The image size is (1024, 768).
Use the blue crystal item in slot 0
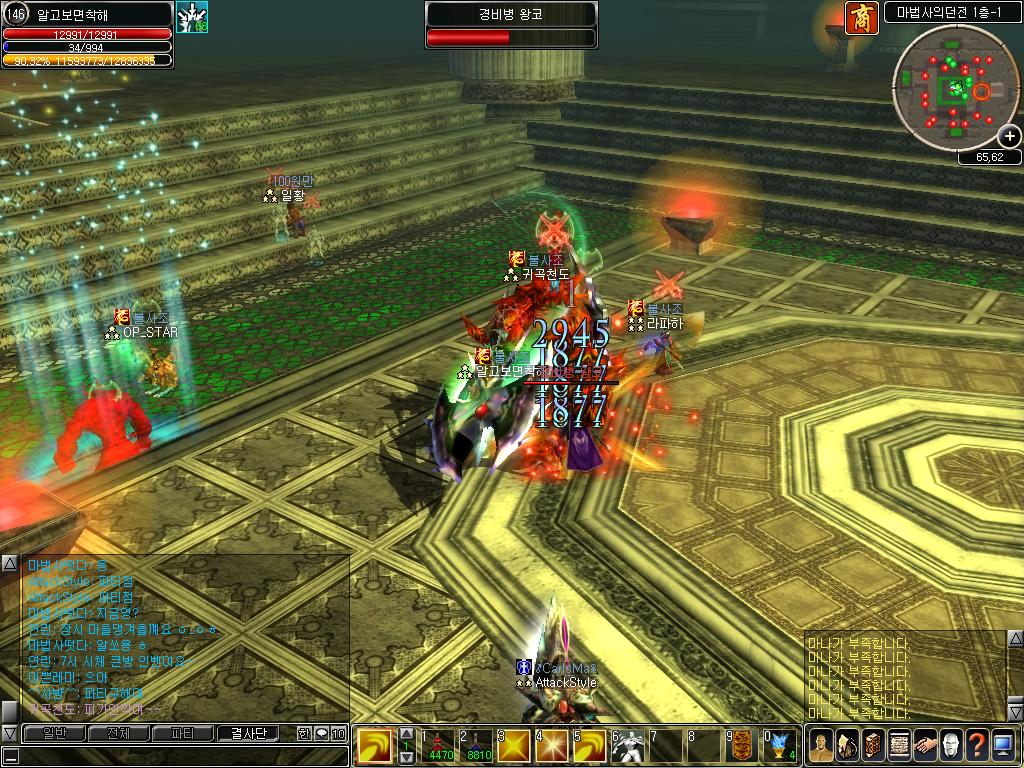point(780,746)
